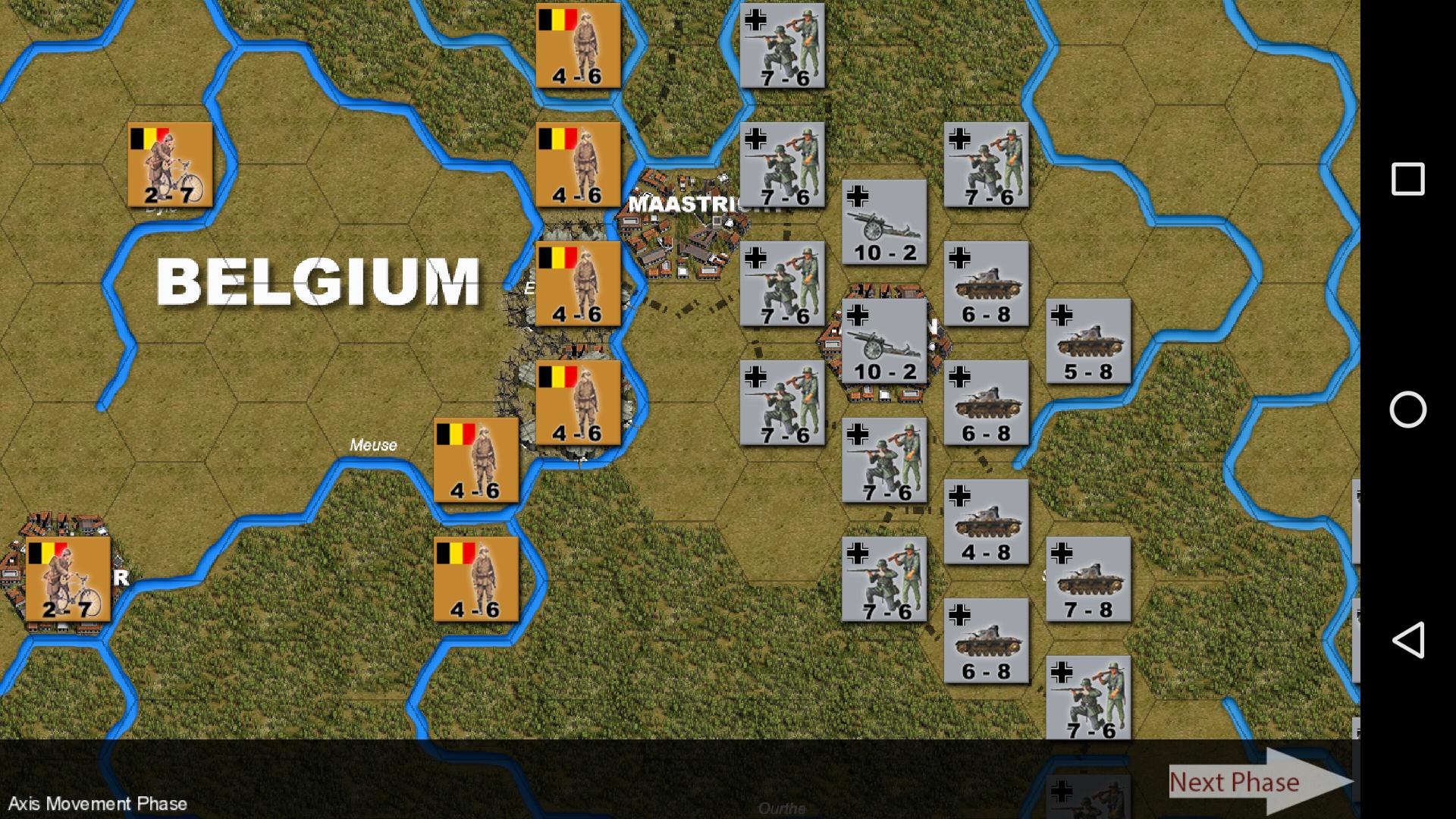Viewport: 1456px width, 819px height.
Task: Tap the Android recent apps square button
Action: tap(1409, 178)
